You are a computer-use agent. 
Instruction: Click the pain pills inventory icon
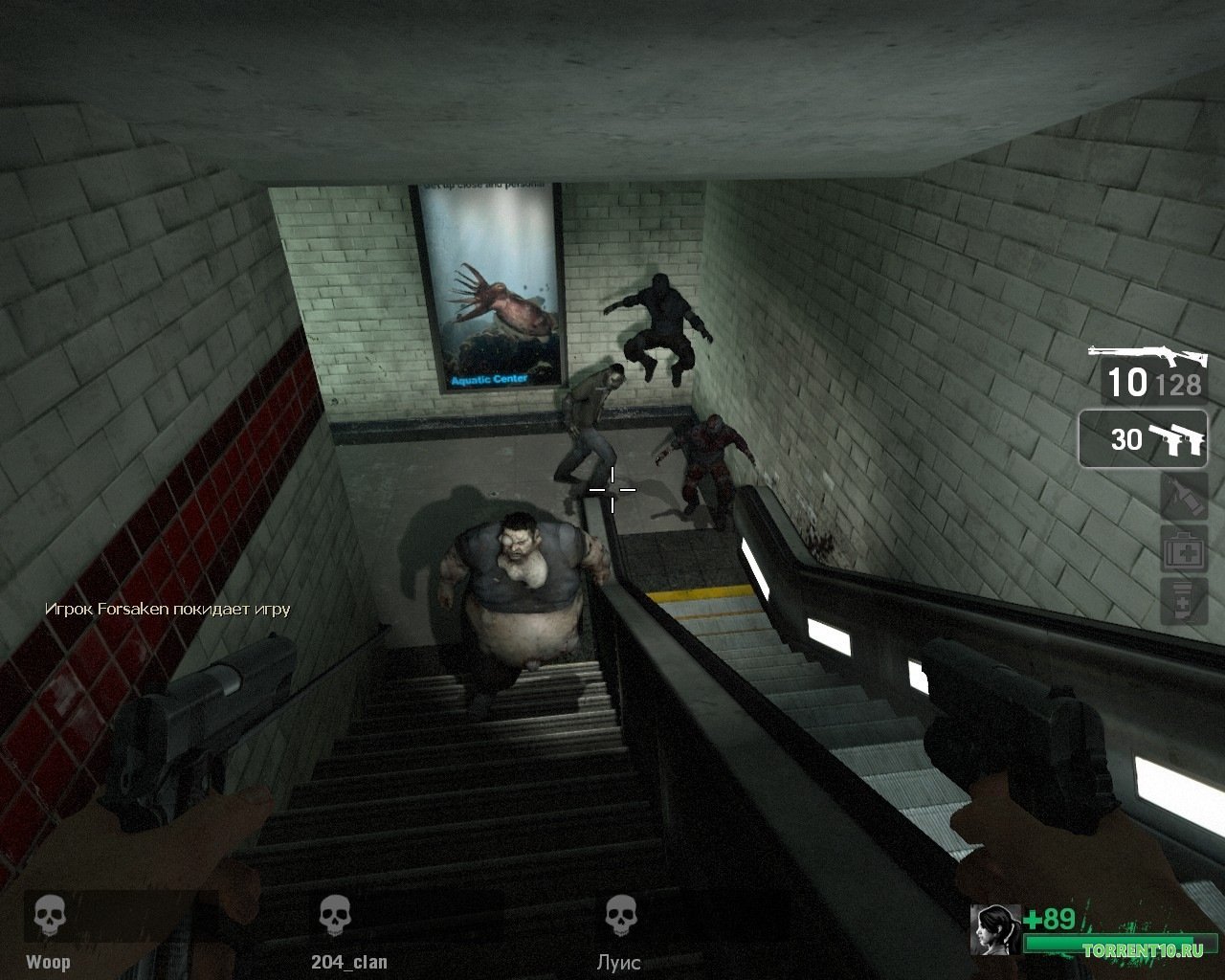[x=1183, y=601]
